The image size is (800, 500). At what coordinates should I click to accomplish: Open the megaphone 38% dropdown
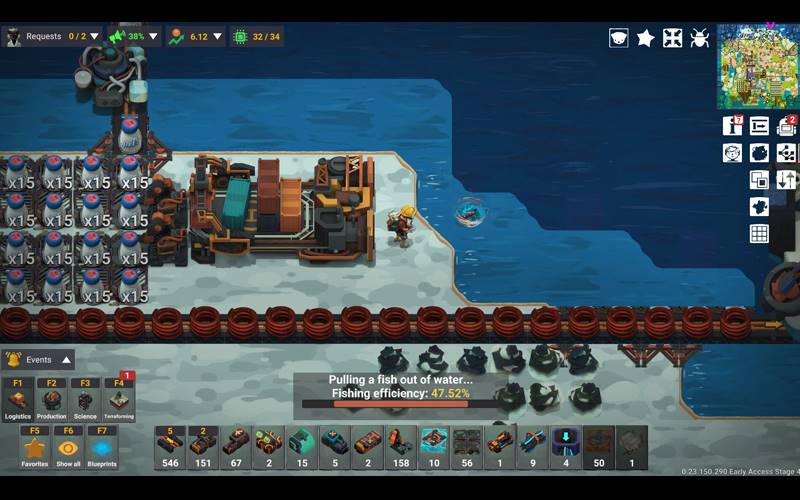pyautogui.click(x=153, y=37)
